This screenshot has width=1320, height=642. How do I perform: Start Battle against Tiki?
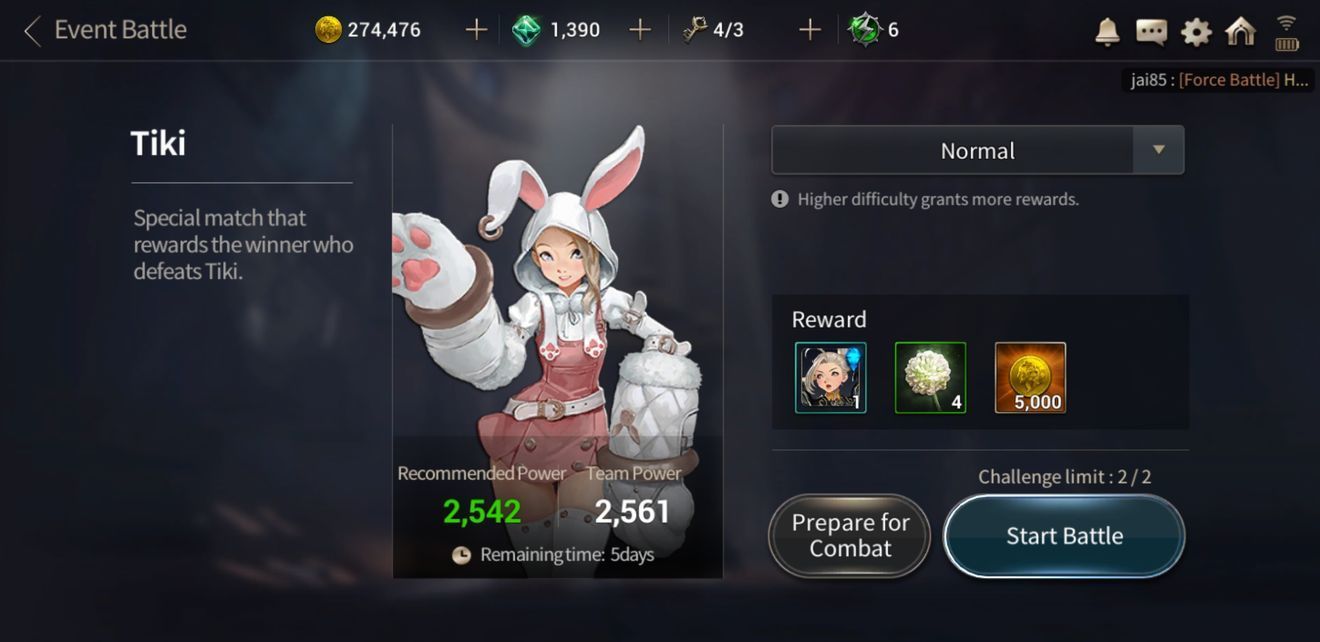[1064, 536]
